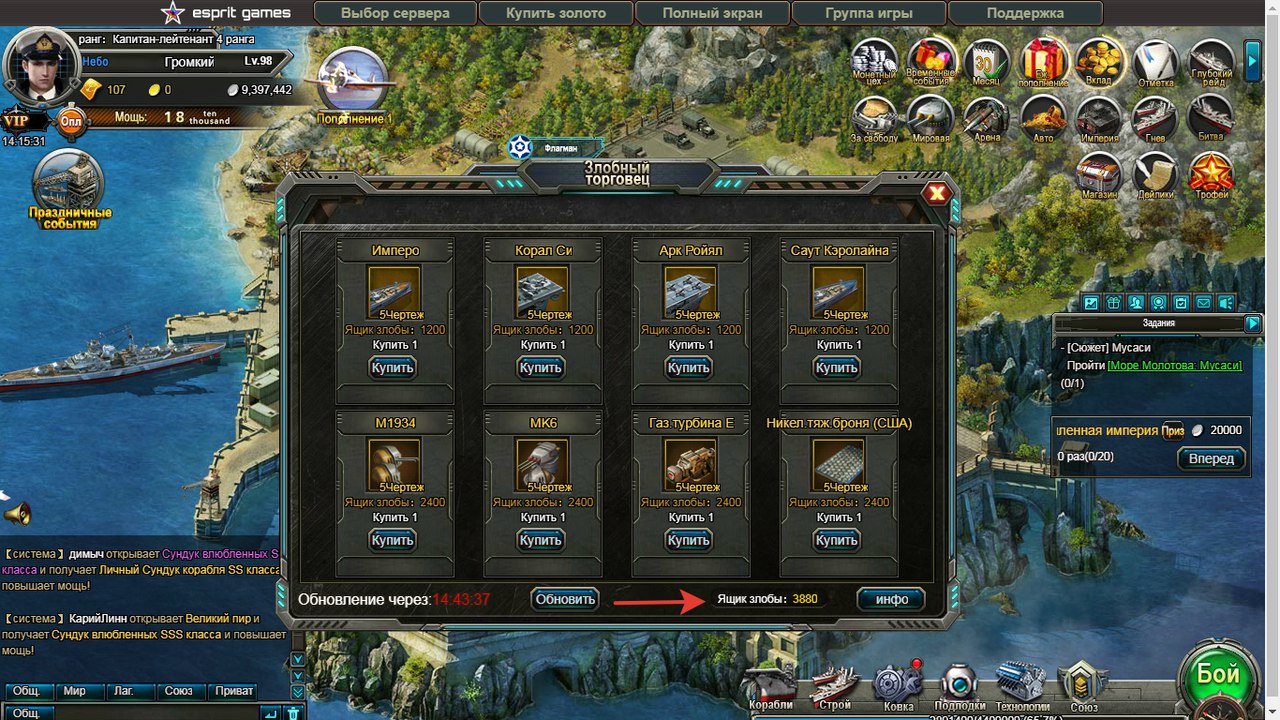Buy the Арк Ройял blueprint
Screen dimensions: 1280x720
(688, 368)
